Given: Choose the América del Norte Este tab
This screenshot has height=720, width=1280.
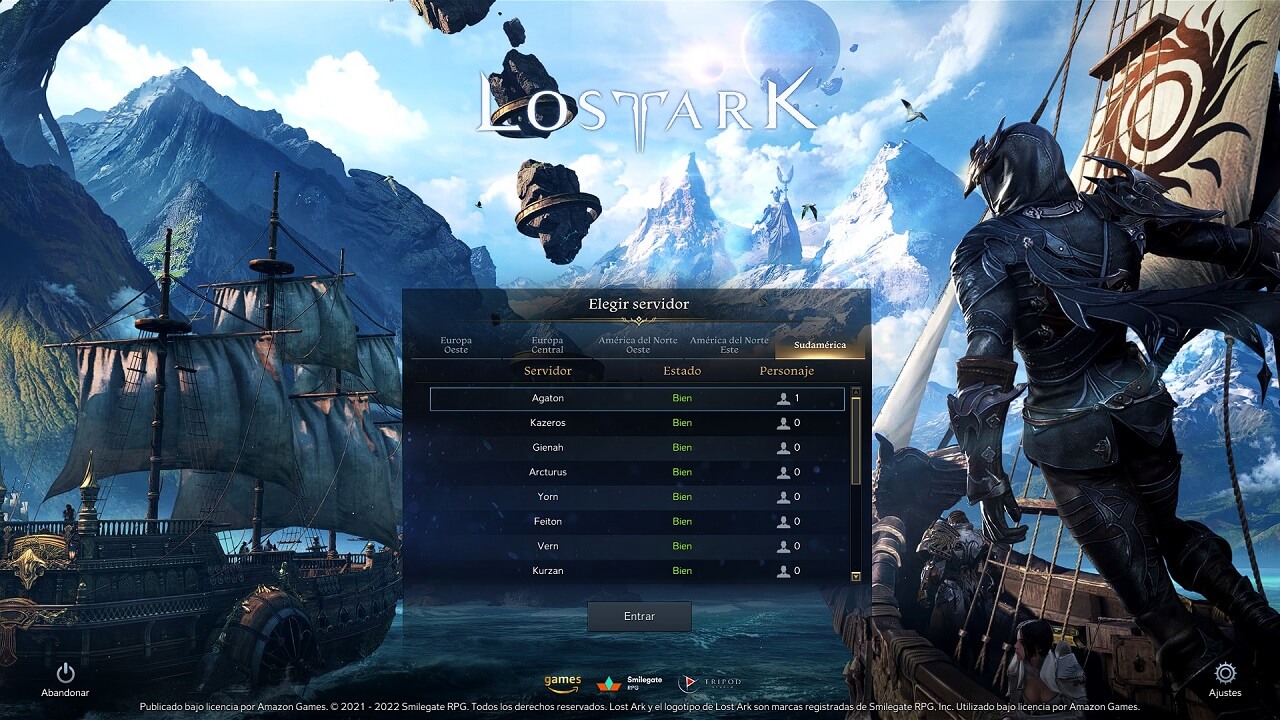Looking at the screenshot, I should [x=729, y=345].
